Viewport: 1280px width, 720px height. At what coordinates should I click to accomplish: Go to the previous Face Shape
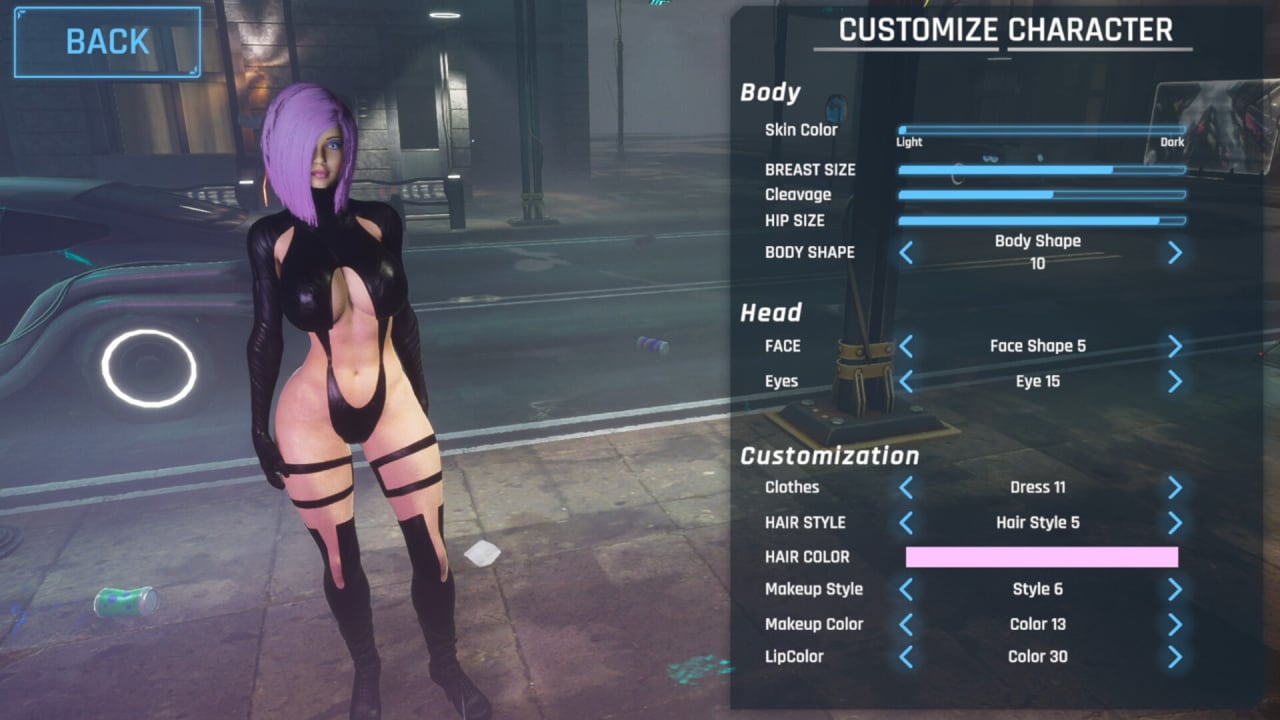pos(906,346)
